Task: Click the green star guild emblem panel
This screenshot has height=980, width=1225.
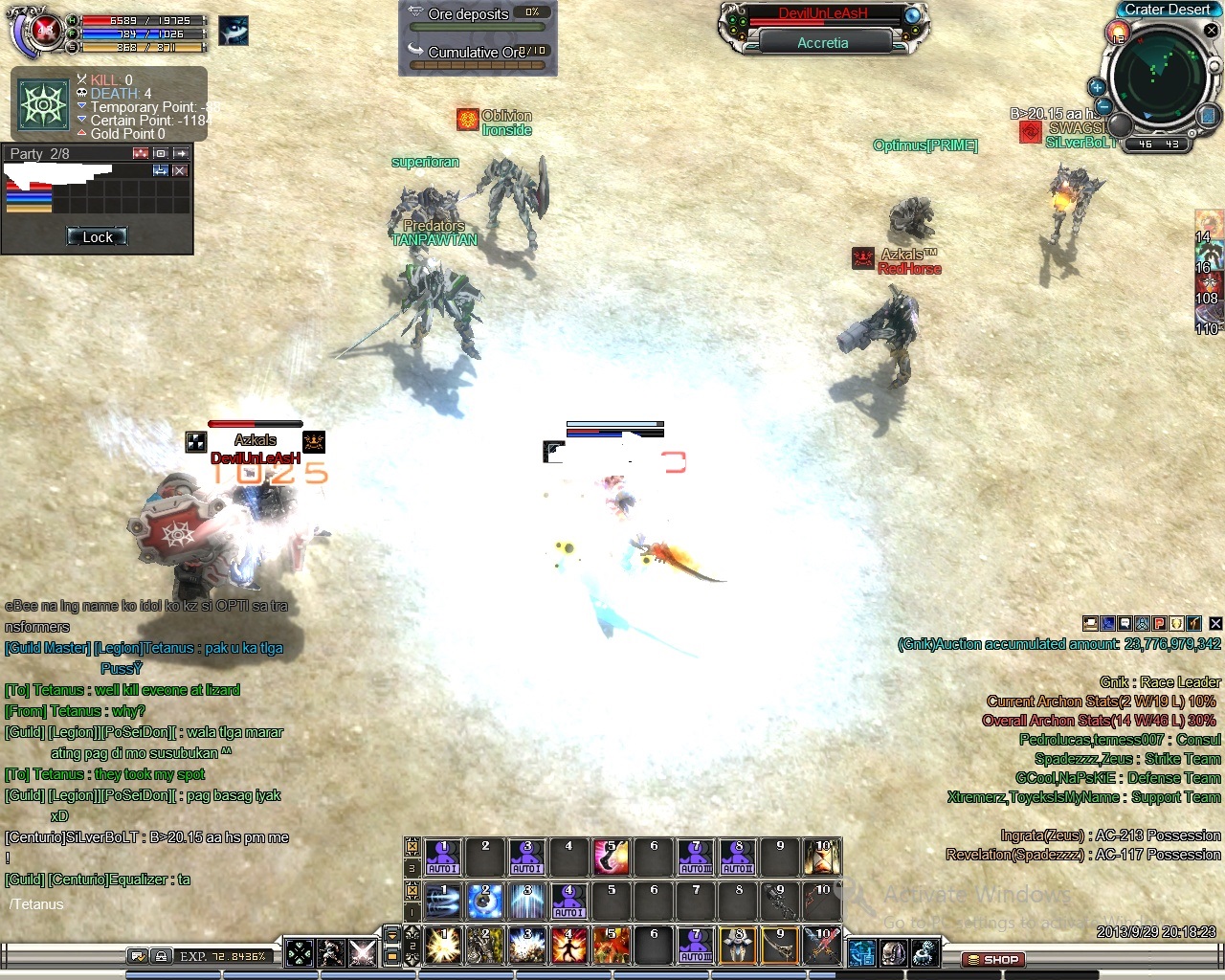Action: coord(43,104)
